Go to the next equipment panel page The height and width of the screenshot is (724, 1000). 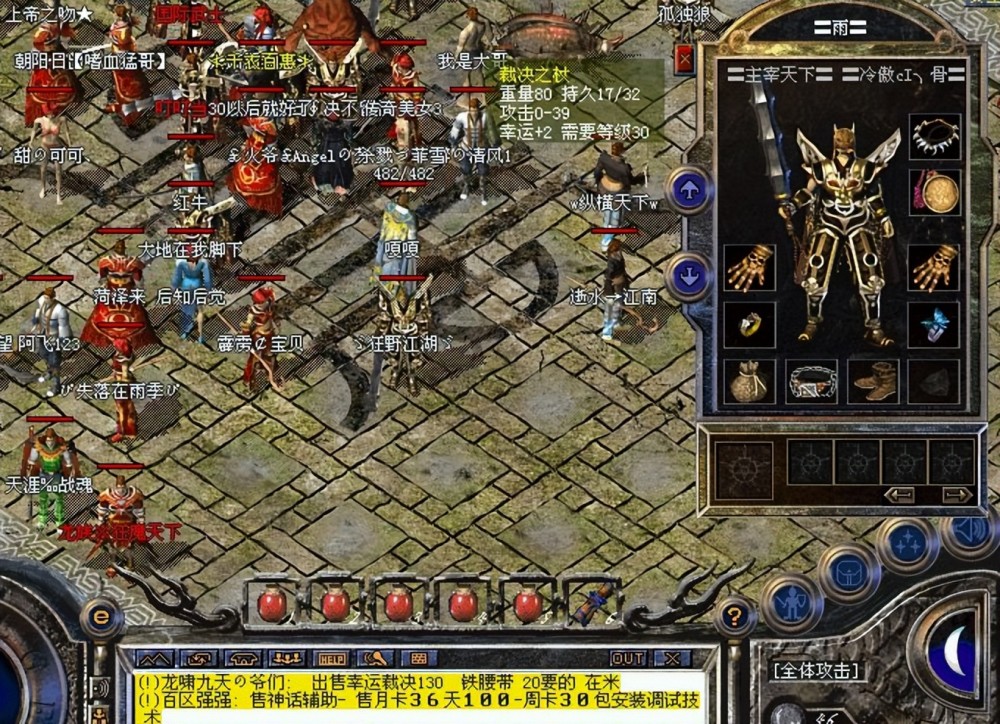tap(957, 495)
